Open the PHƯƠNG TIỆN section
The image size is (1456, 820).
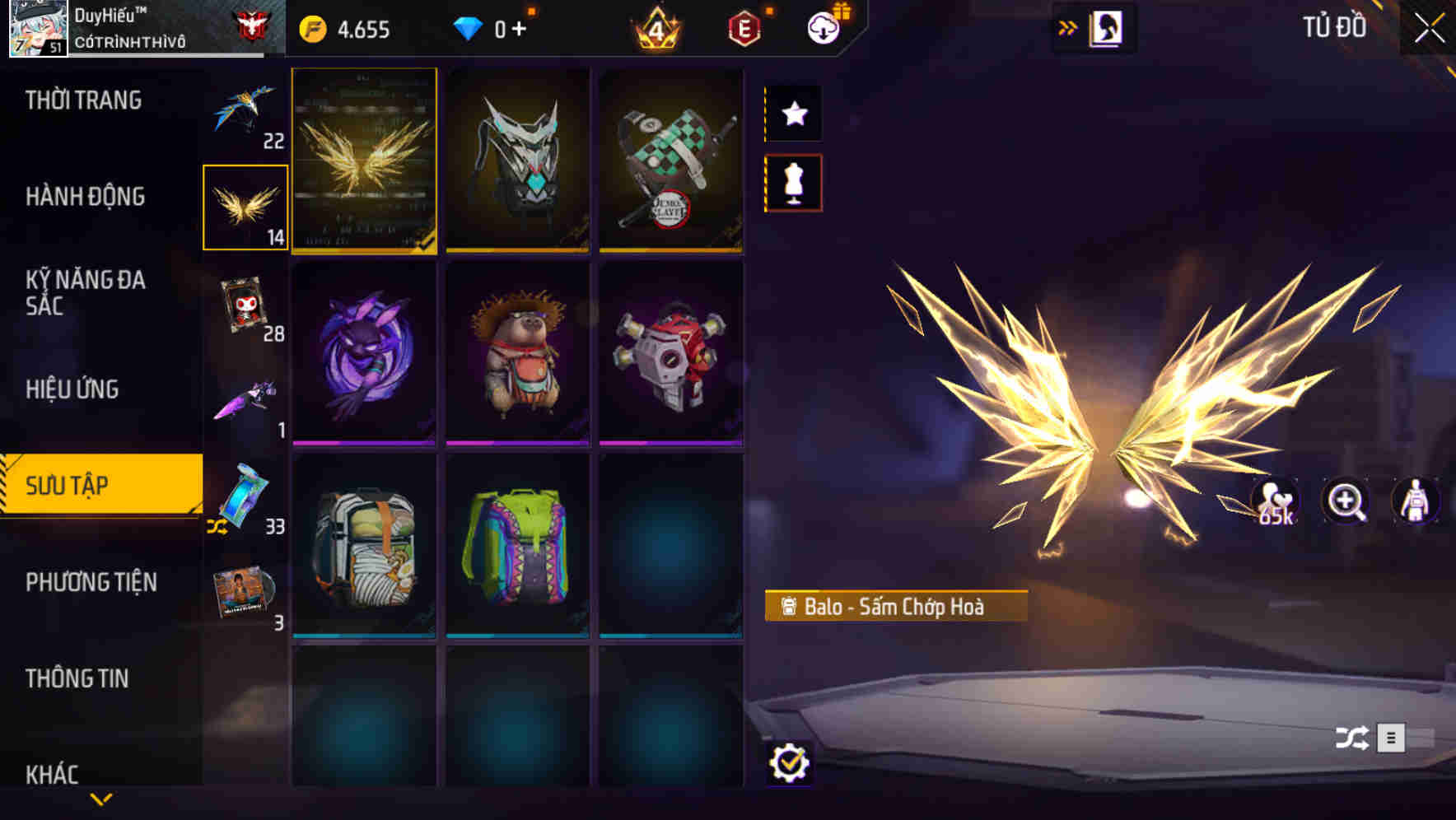click(92, 582)
